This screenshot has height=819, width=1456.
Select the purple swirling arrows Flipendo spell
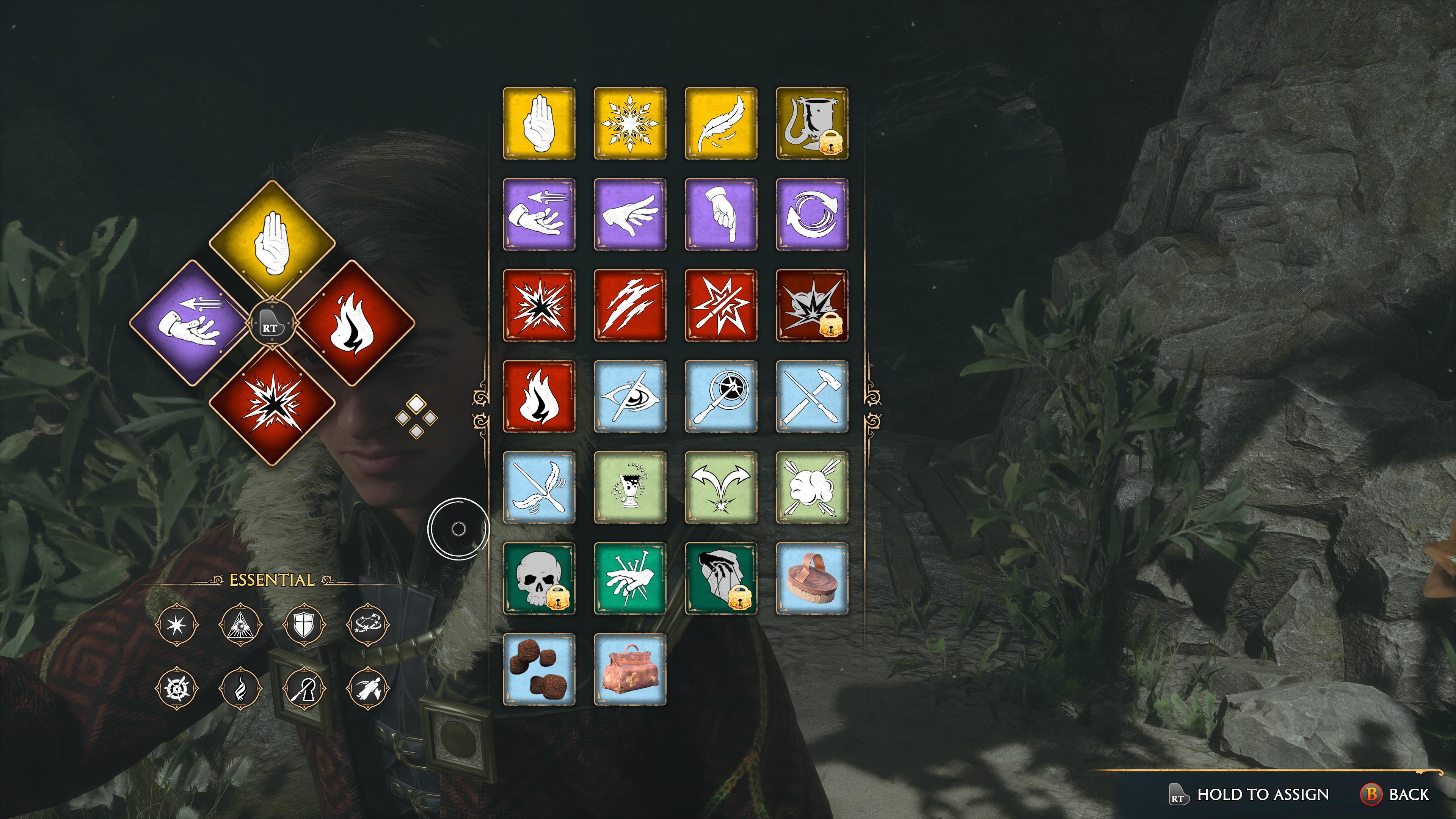pyautogui.click(x=812, y=214)
